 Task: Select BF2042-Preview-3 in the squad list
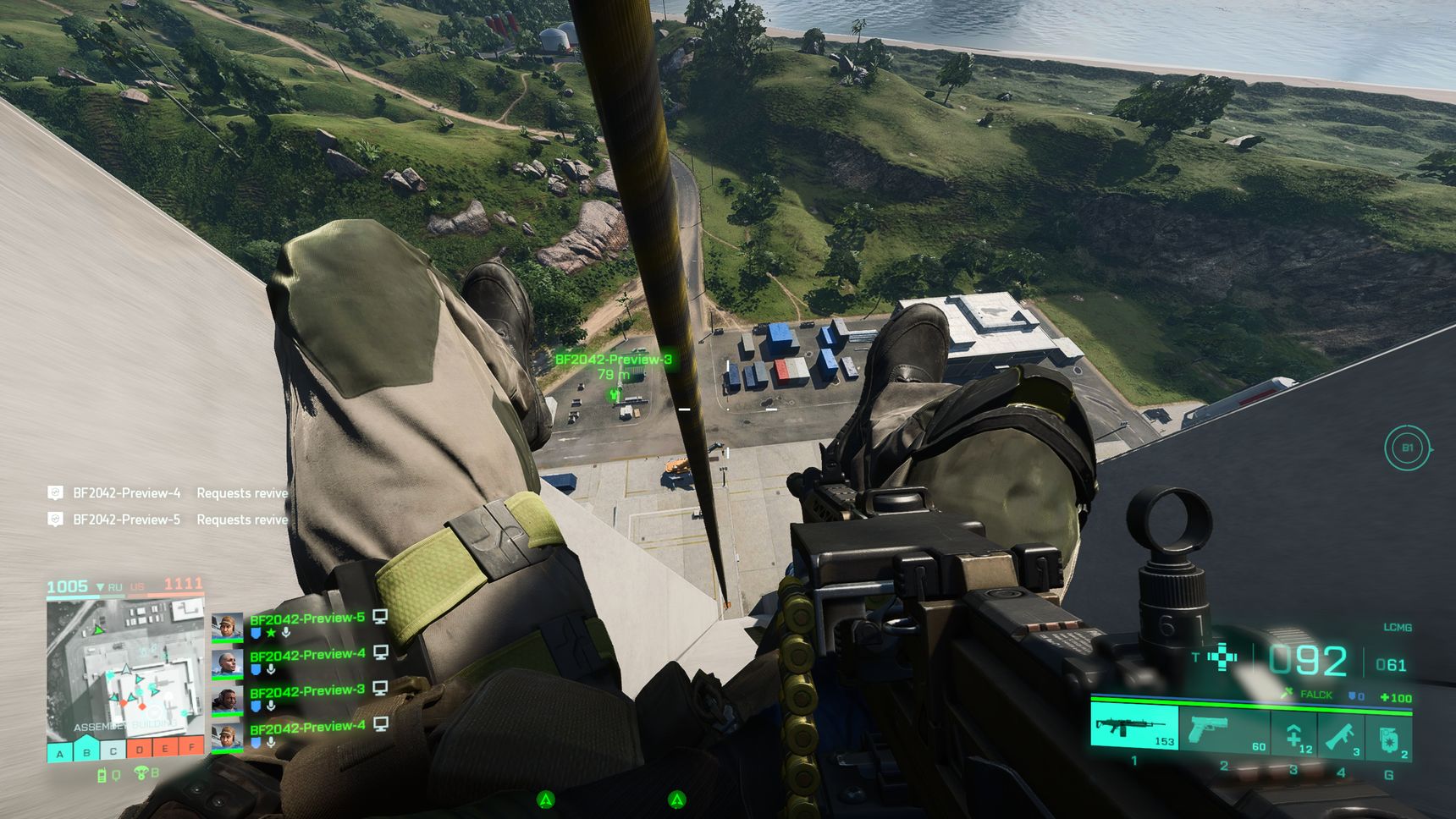click(306, 692)
